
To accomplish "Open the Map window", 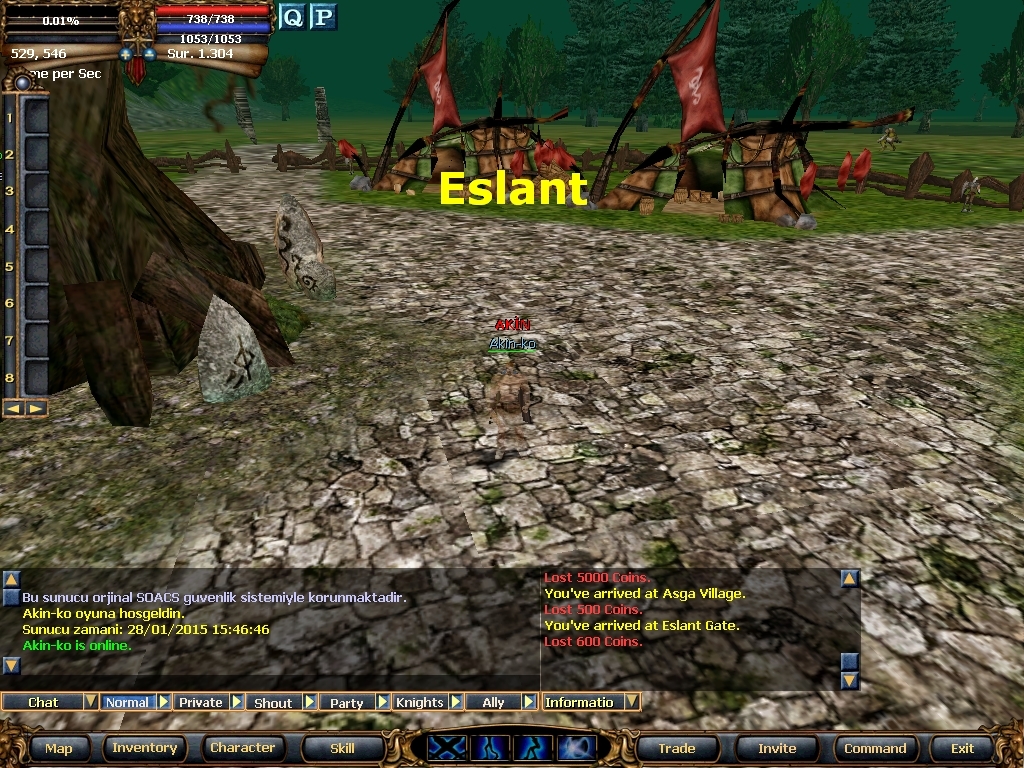I will (58, 748).
